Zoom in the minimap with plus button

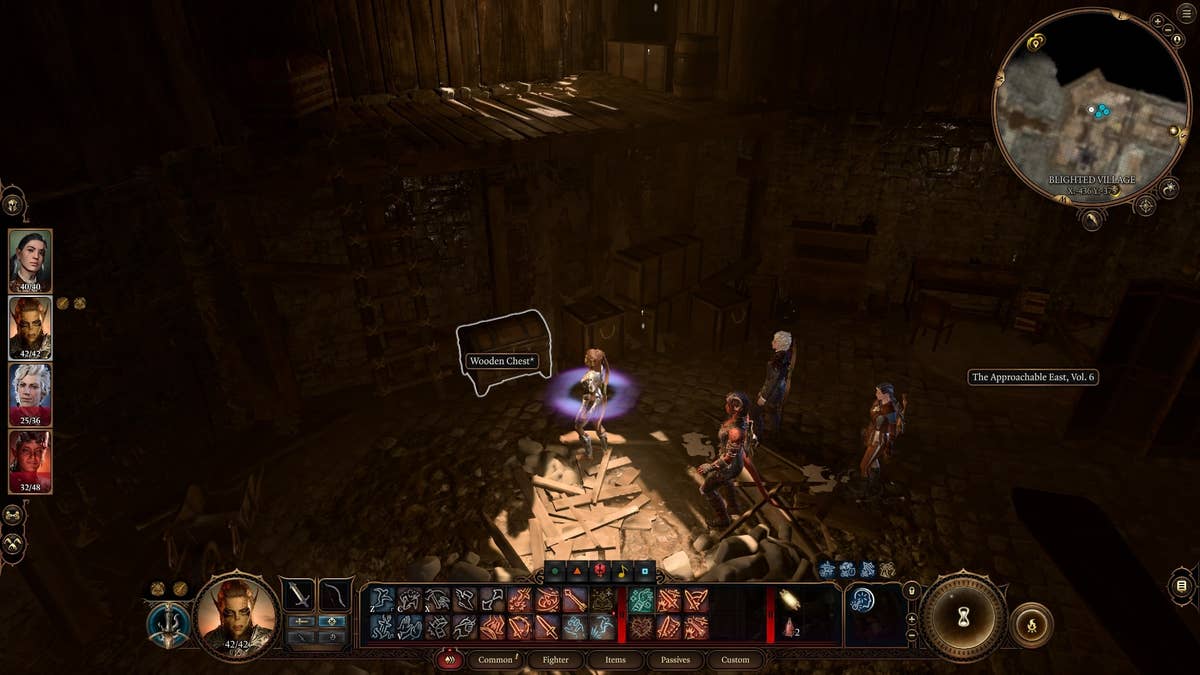click(1157, 21)
